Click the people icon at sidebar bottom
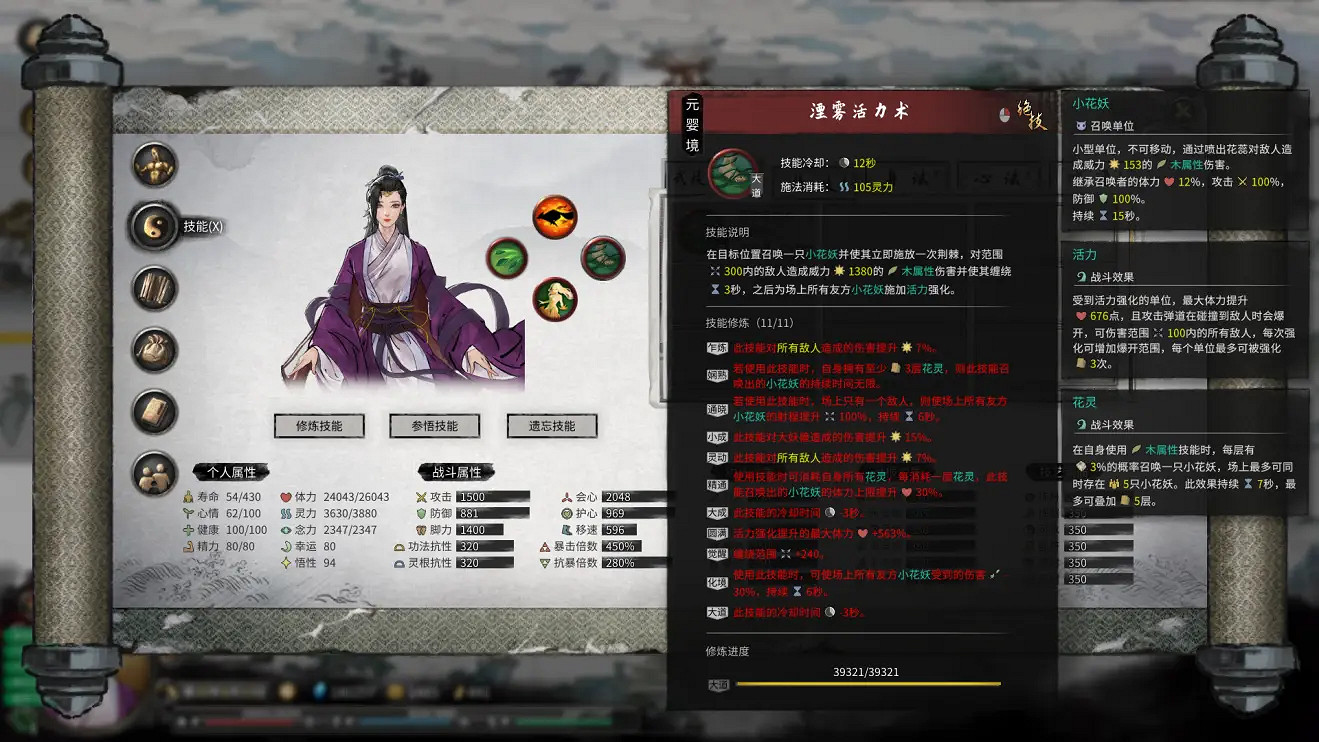 coord(155,473)
